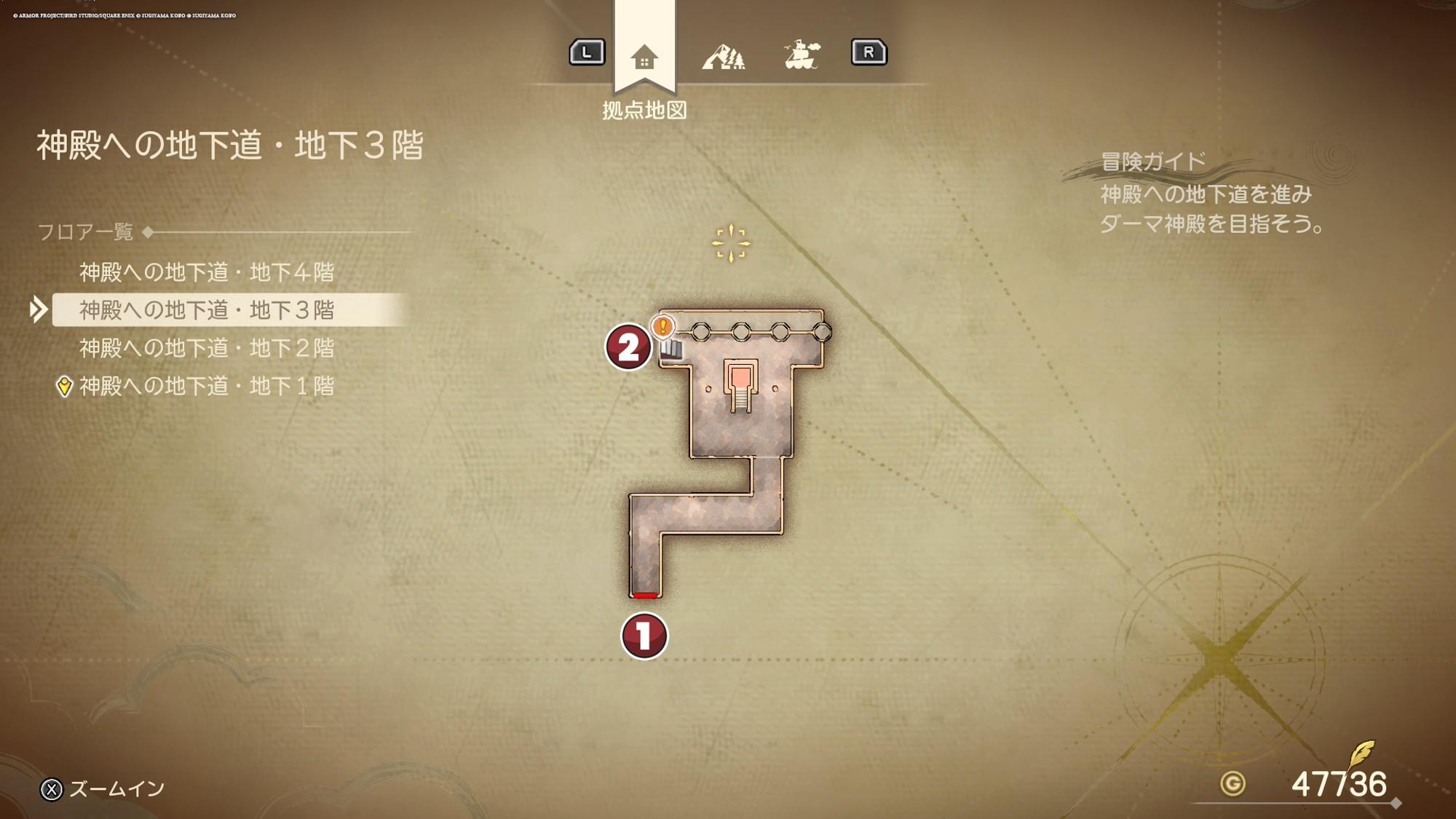
Task: Open the ship world map tab
Action: [x=802, y=55]
